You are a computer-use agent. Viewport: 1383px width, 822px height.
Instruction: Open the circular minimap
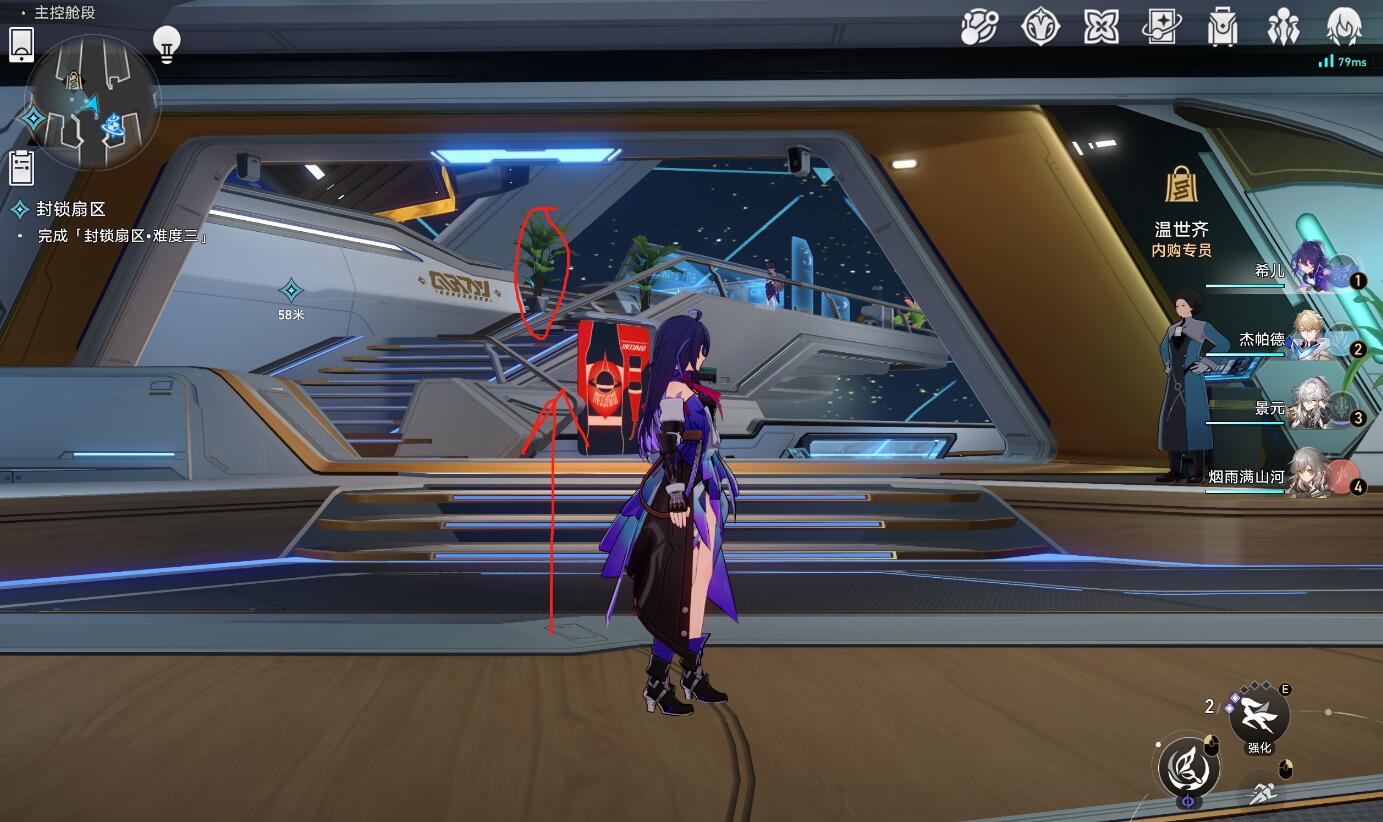[92, 103]
